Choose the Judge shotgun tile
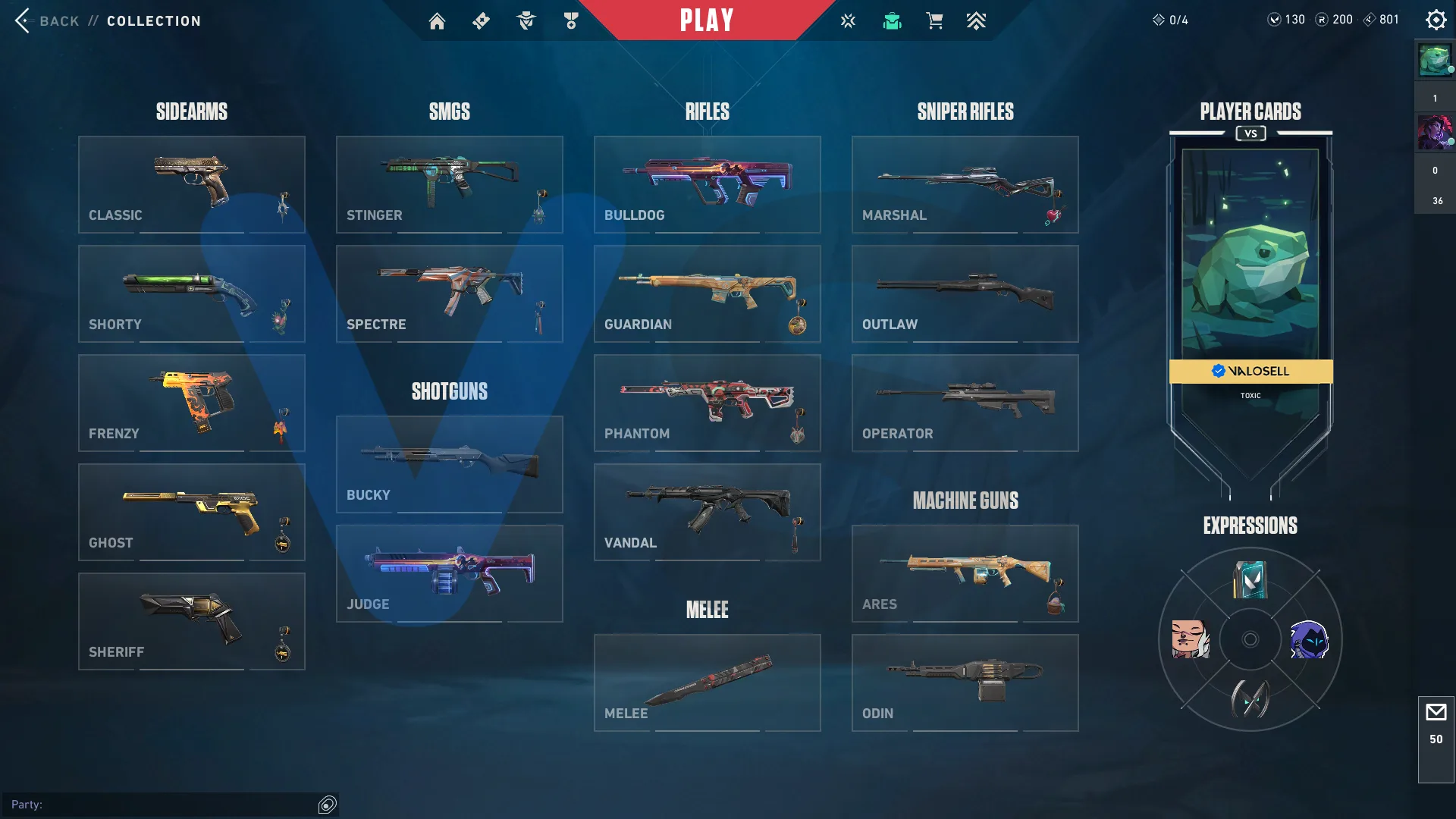 [449, 573]
